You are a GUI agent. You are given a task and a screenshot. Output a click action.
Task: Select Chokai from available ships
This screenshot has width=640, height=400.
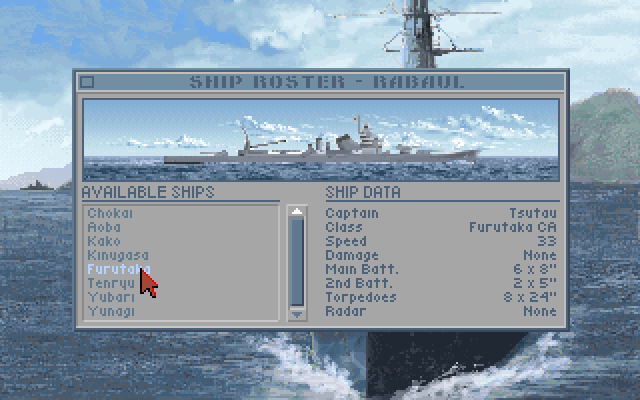[110, 213]
